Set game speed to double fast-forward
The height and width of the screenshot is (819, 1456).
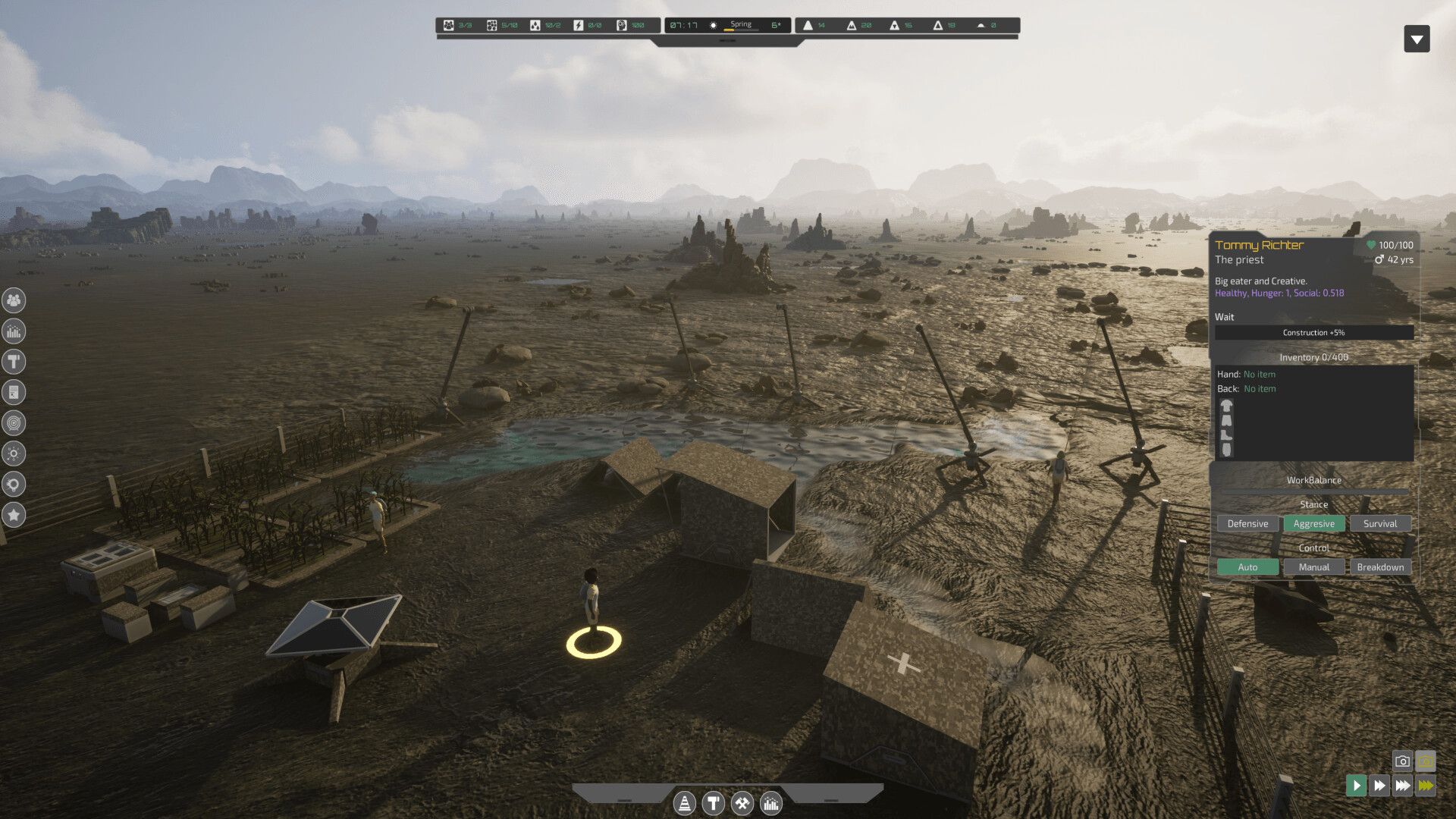pos(1379,786)
